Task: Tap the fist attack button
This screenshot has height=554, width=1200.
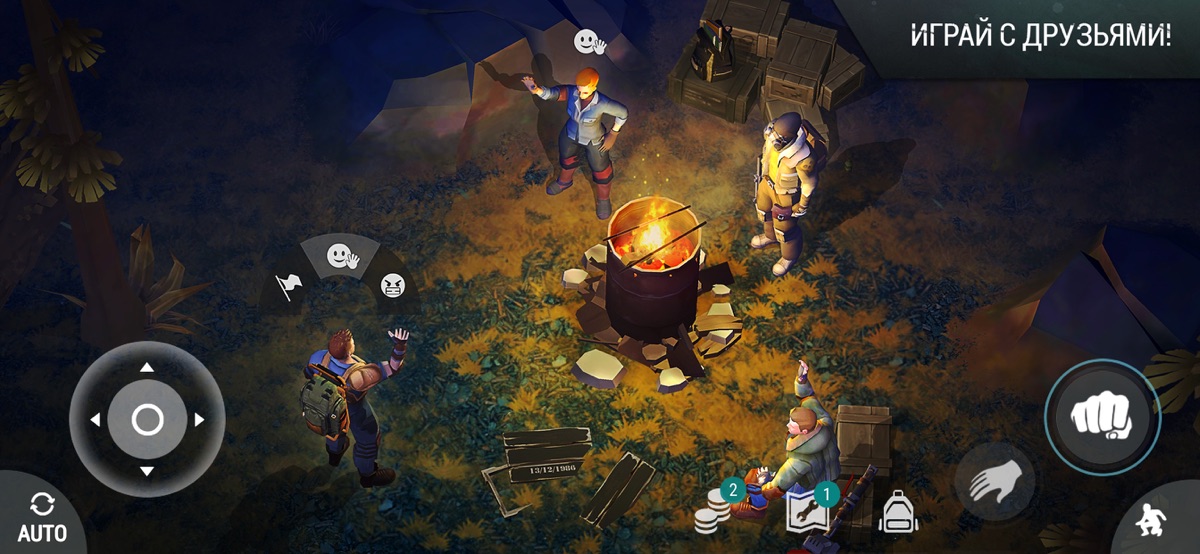Action: coord(1102,416)
